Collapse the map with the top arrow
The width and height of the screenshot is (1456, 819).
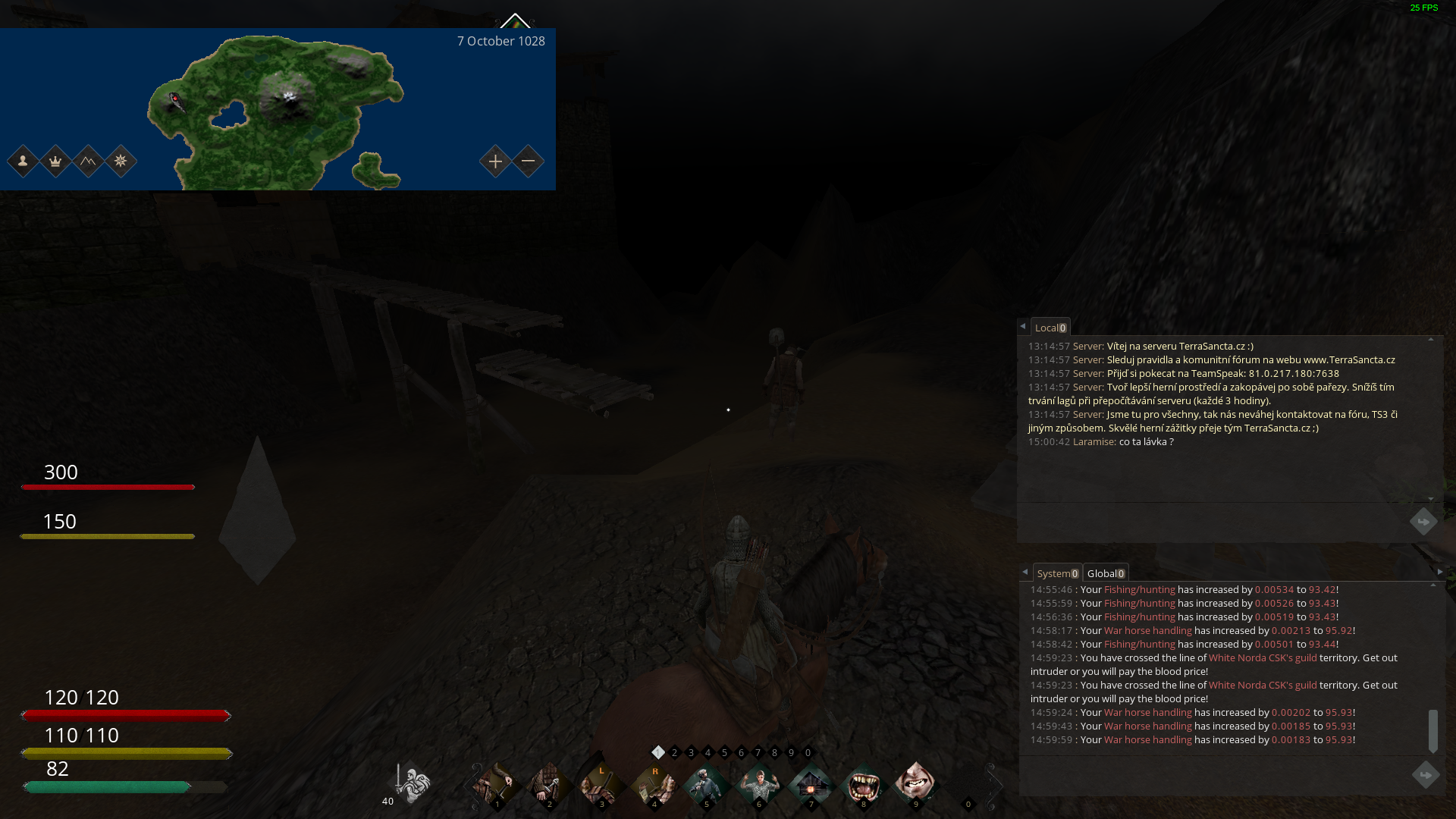pyautogui.click(x=515, y=21)
